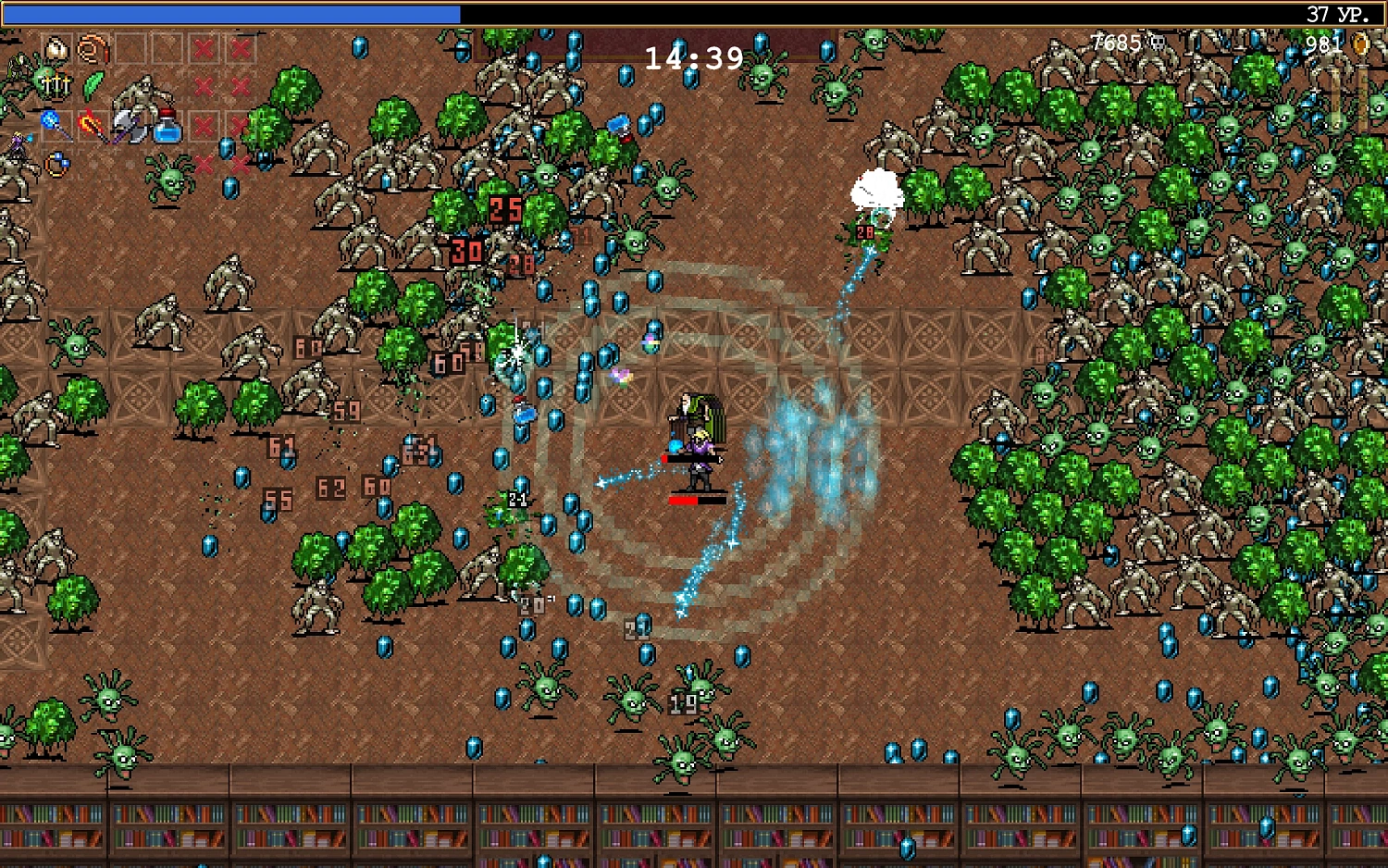Click the skull icon beside the kill counter
This screenshot has height=868, width=1388.
pyautogui.click(x=1157, y=43)
